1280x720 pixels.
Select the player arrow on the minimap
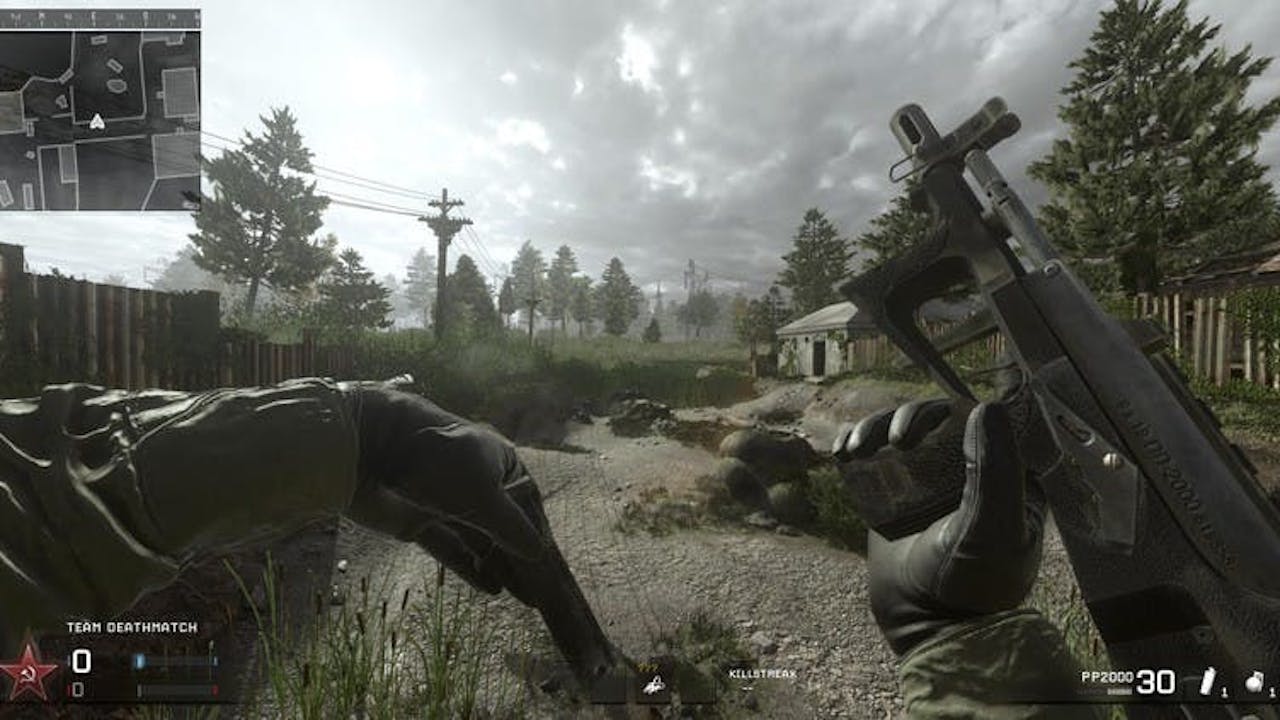97,122
